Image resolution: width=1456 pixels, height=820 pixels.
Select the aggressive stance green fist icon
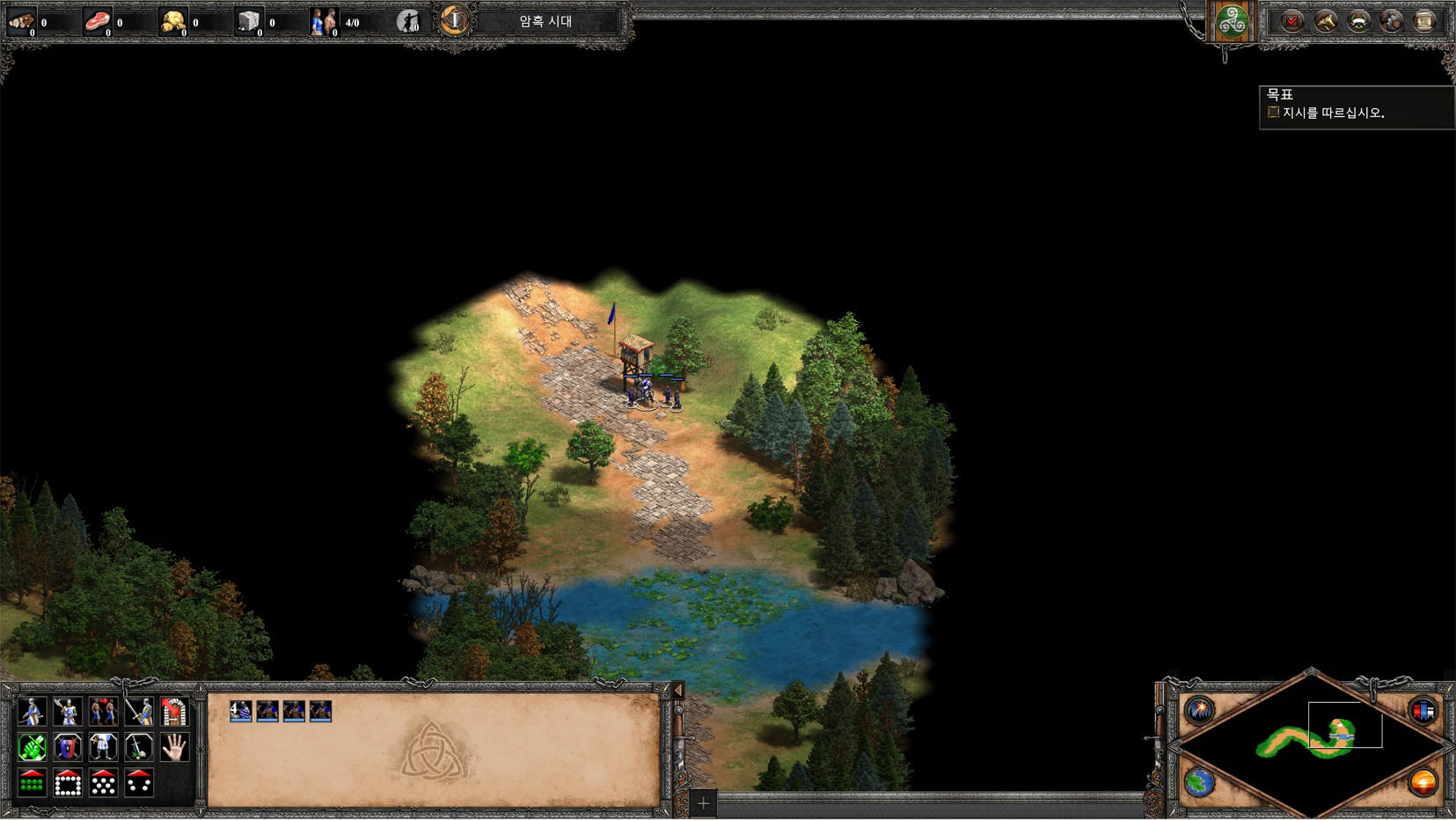(x=32, y=748)
